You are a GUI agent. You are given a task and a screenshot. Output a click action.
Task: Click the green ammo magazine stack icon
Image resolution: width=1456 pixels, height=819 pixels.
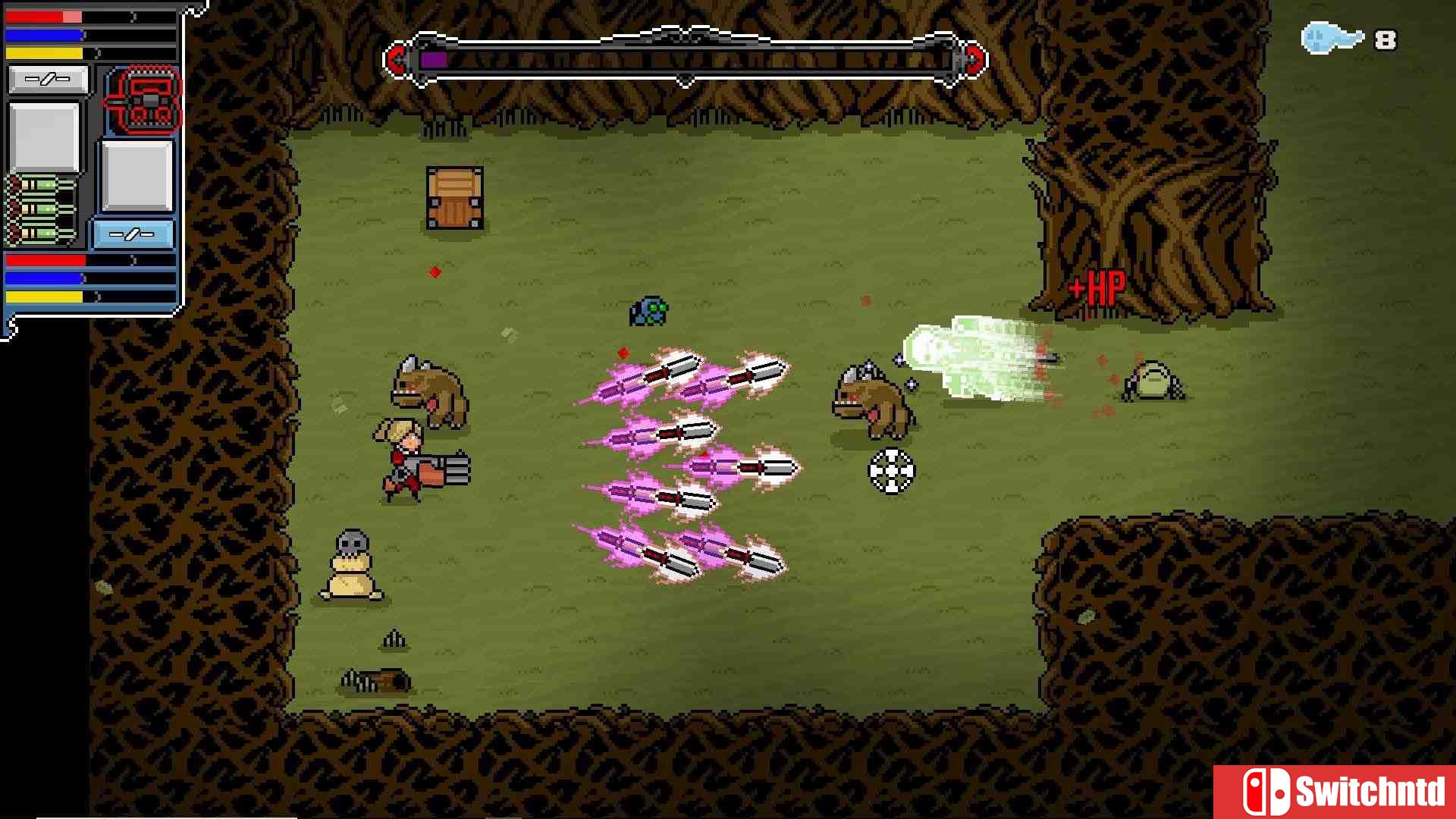click(x=38, y=205)
